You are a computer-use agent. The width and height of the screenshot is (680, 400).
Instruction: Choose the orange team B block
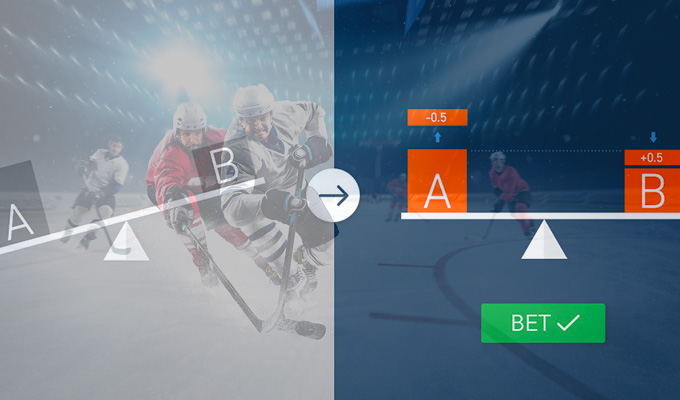click(x=652, y=190)
